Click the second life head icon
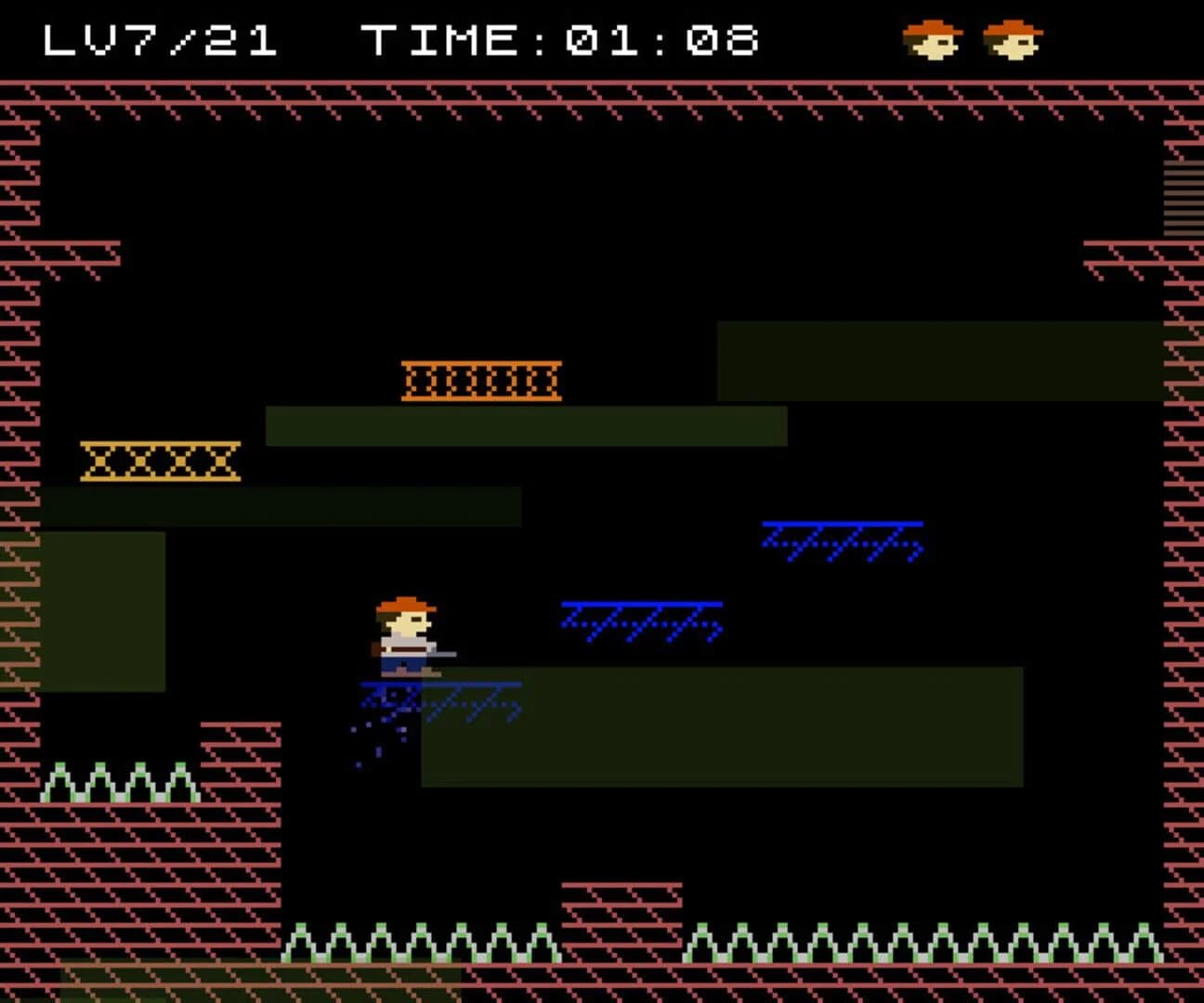Viewport: 1204px width, 1003px height. (x=1014, y=39)
